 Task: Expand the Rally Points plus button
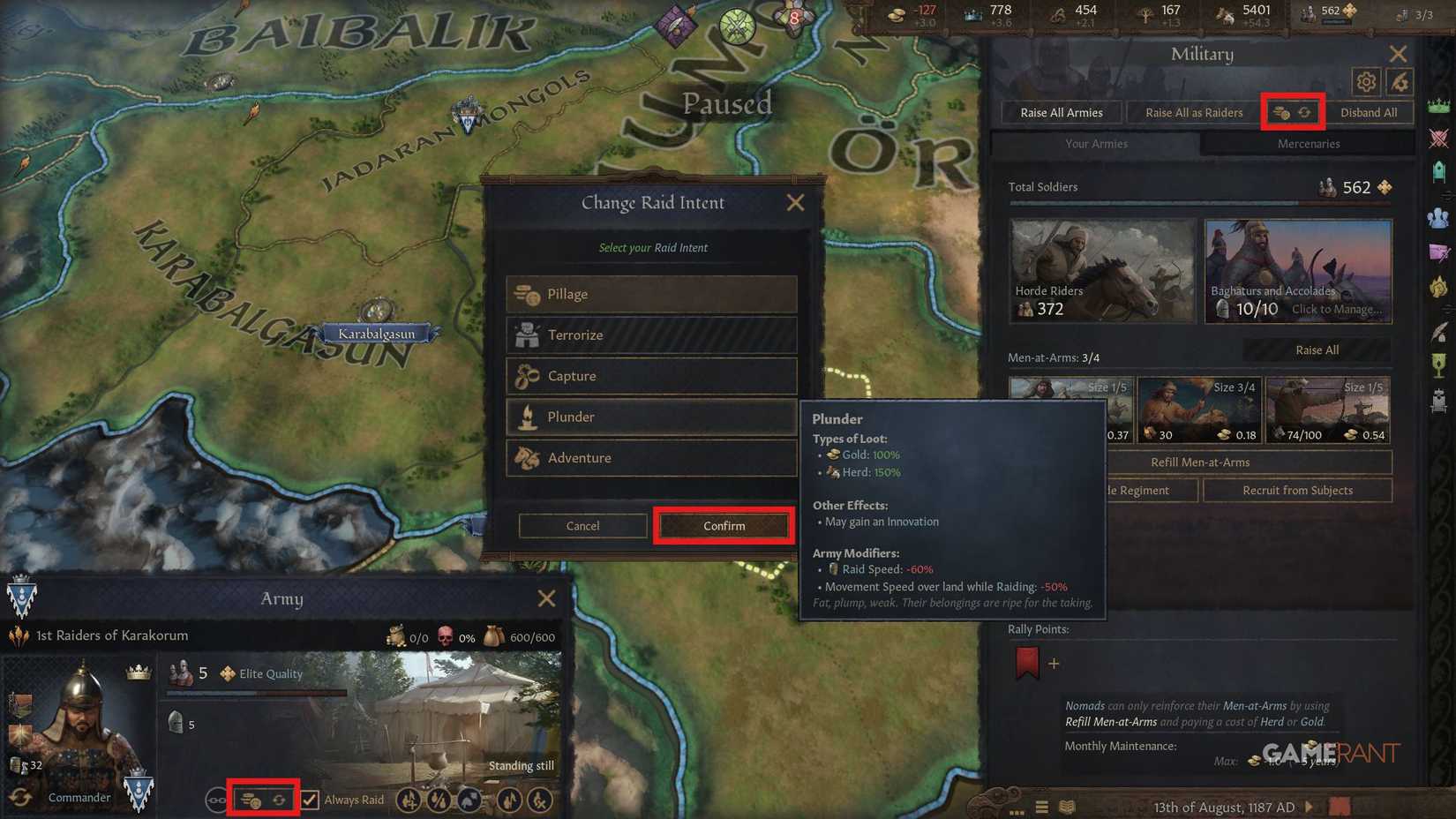tap(1053, 665)
